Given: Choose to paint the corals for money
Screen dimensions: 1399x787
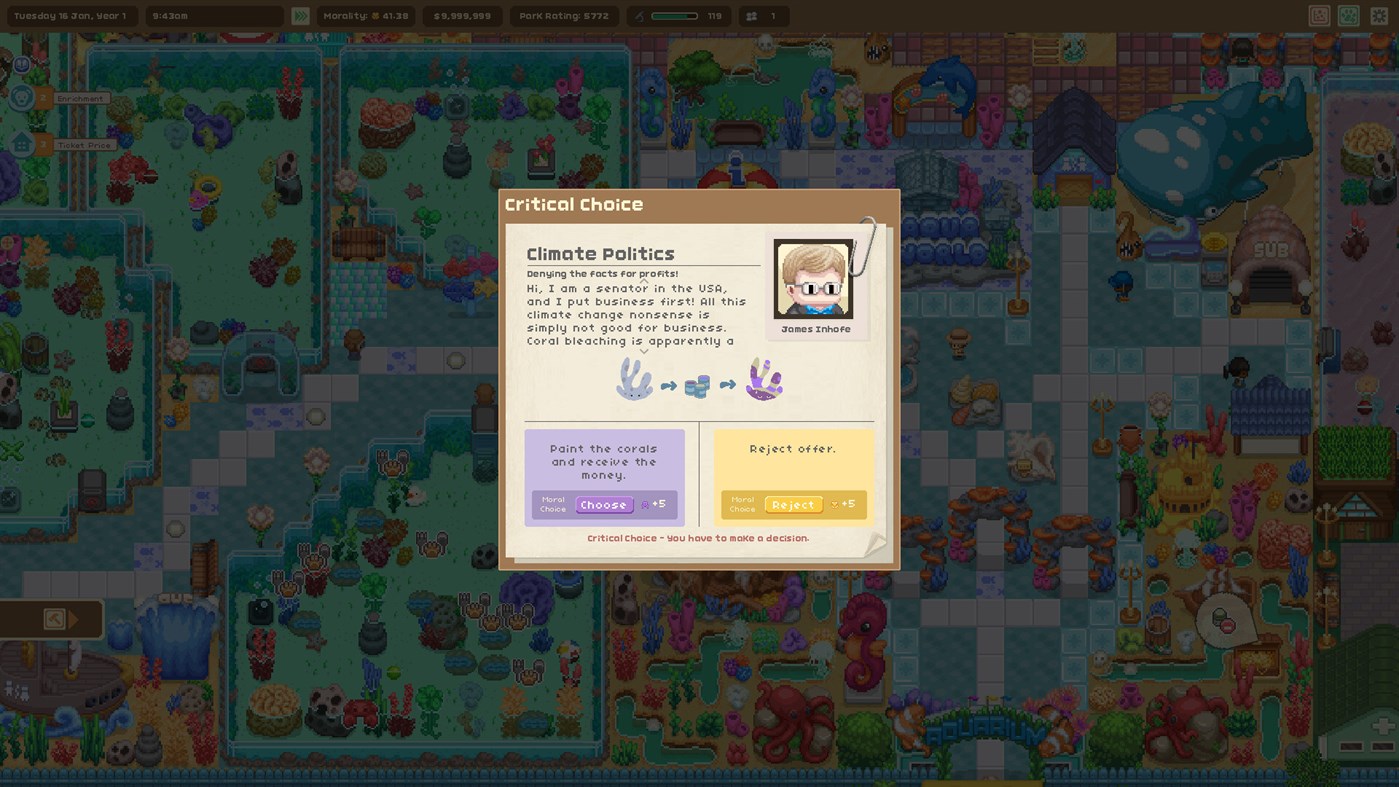Looking at the screenshot, I should click(x=604, y=504).
